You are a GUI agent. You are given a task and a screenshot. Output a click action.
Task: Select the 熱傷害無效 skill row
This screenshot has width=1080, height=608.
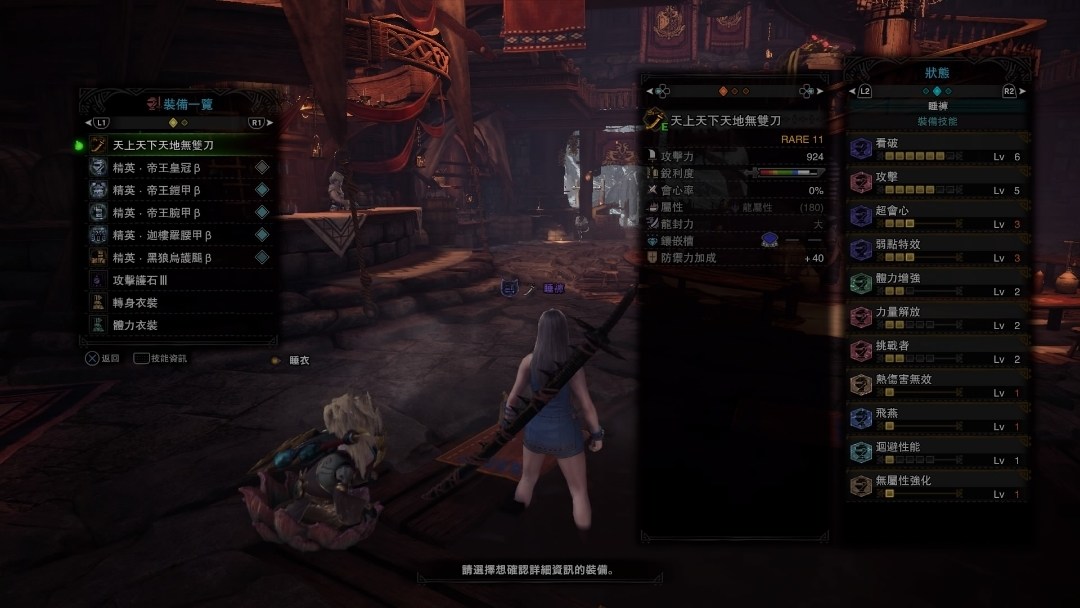tap(936, 385)
